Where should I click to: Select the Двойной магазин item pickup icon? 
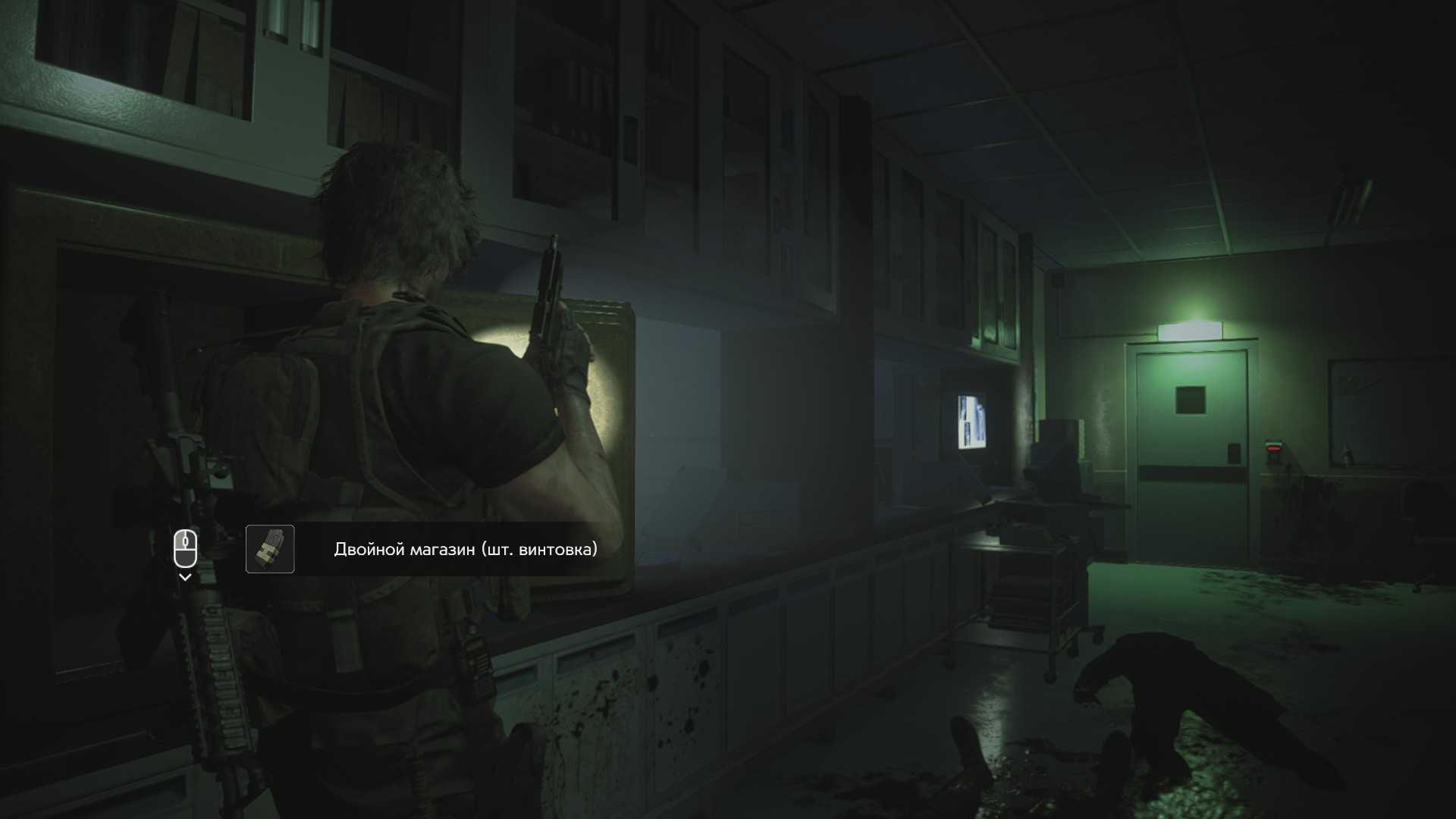pyautogui.click(x=270, y=549)
